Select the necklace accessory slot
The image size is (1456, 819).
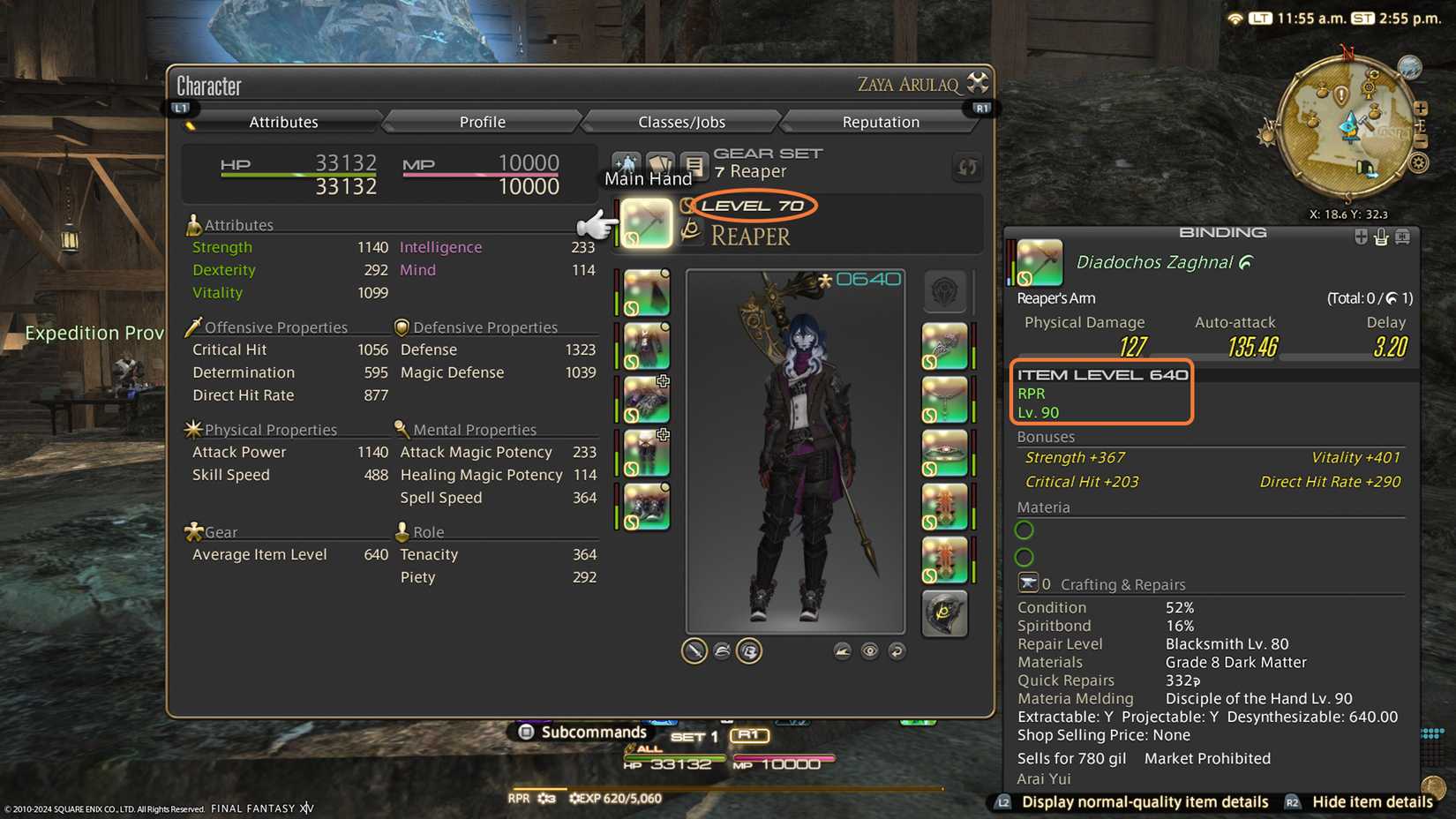point(946,398)
